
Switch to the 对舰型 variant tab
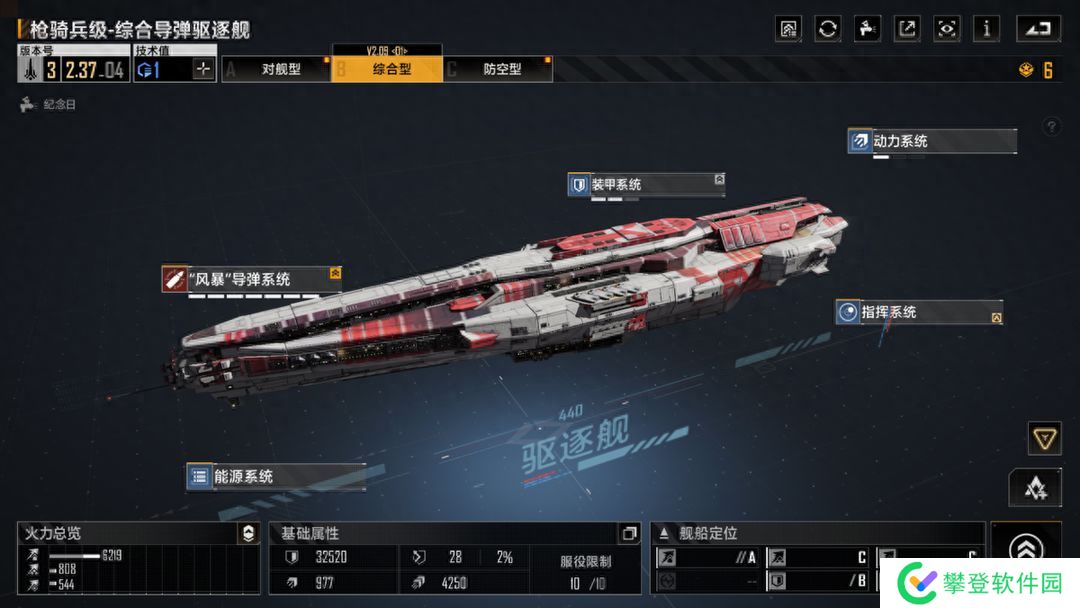(279, 69)
